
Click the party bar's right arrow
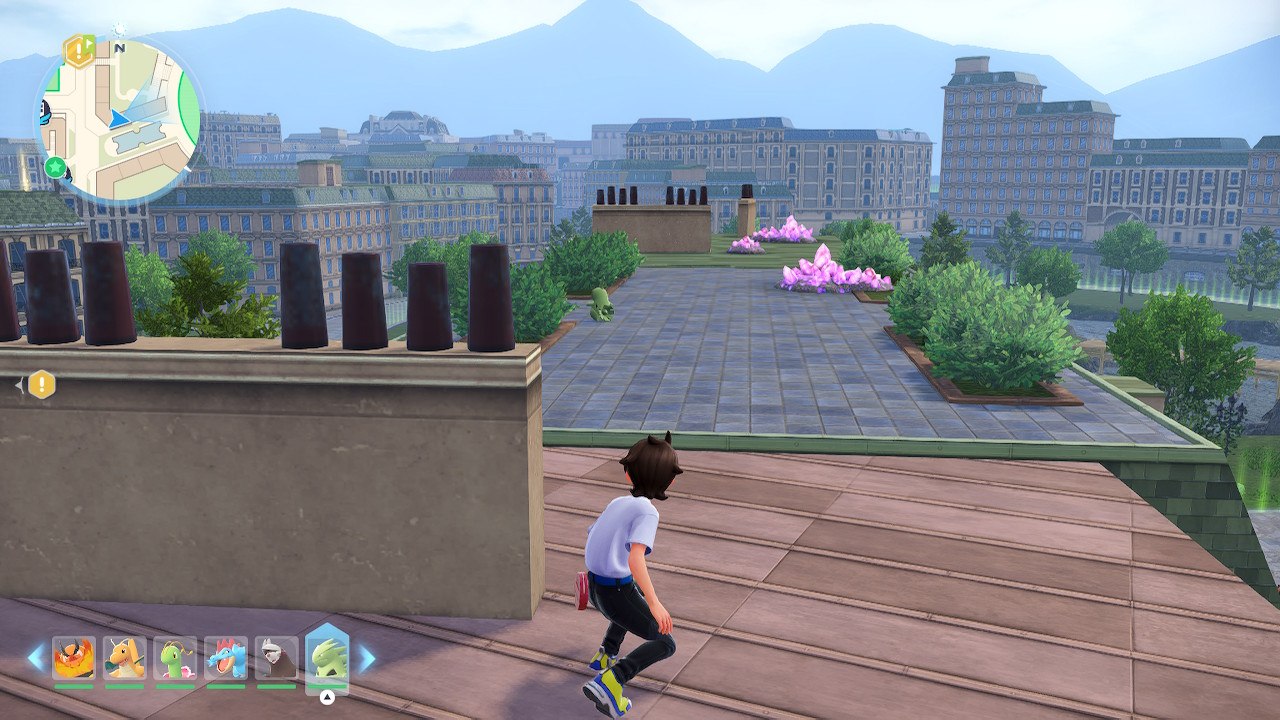pos(366,657)
